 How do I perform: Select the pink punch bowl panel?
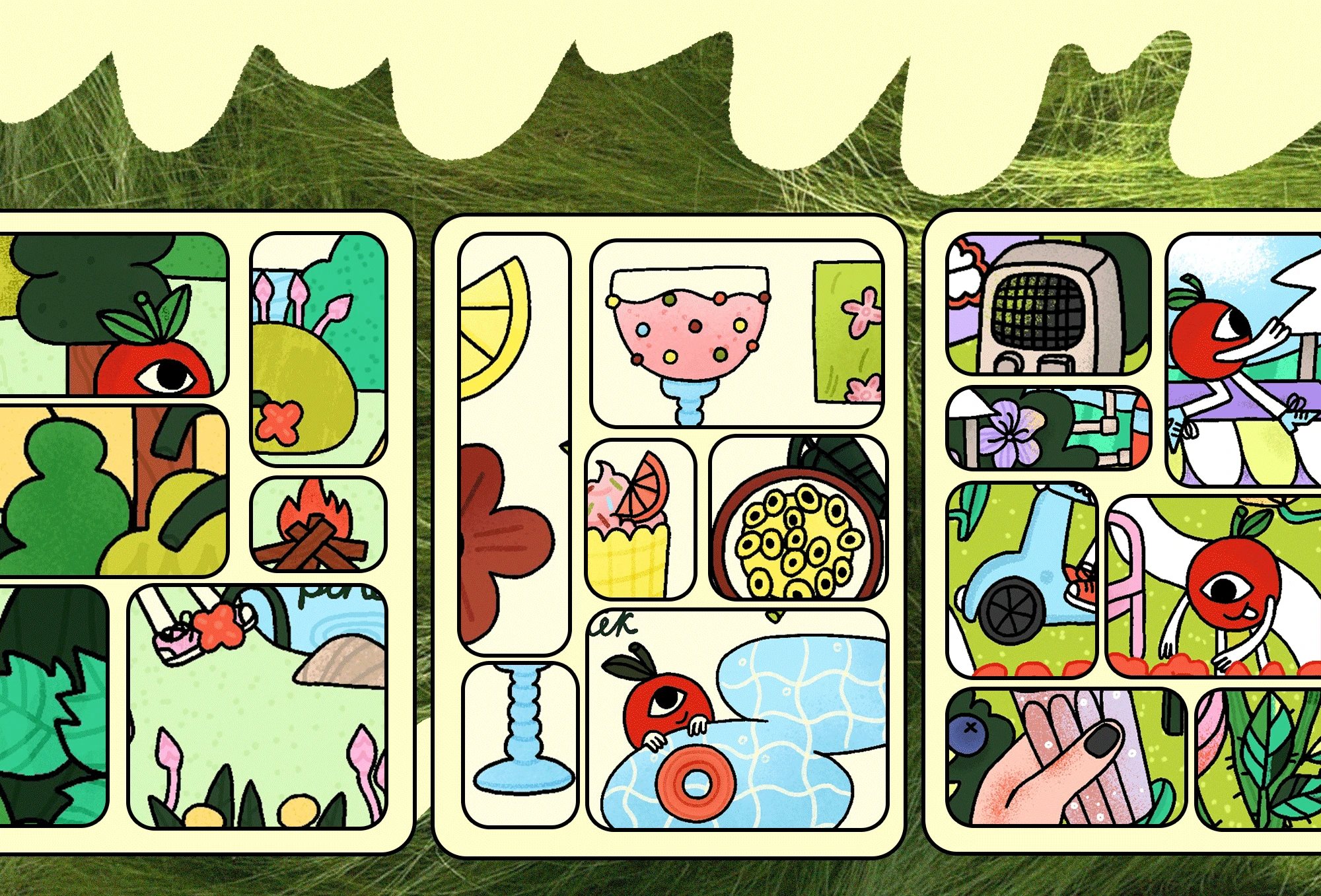click(x=736, y=334)
